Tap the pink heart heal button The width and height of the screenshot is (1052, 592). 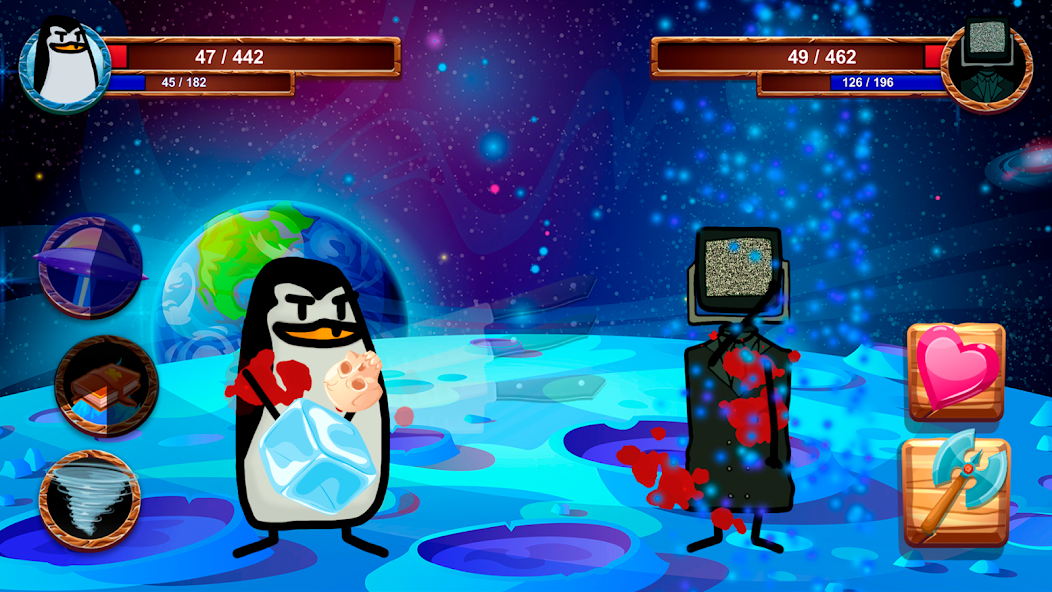pyautogui.click(x=956, y=370)
